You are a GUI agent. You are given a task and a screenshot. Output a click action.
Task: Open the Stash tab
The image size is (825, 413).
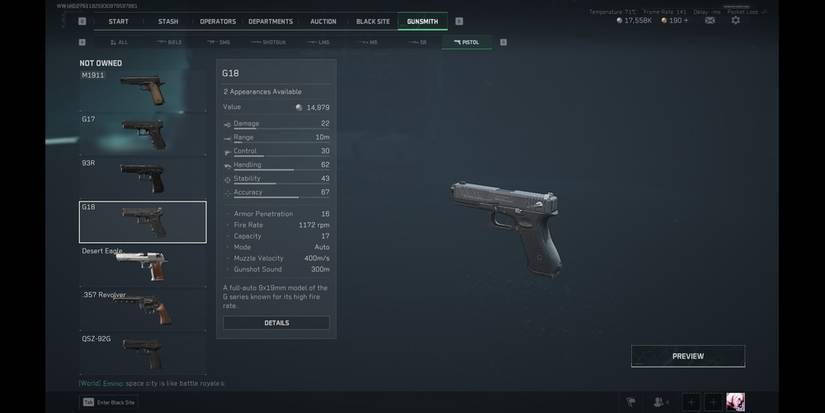click(x=168, y=21)
